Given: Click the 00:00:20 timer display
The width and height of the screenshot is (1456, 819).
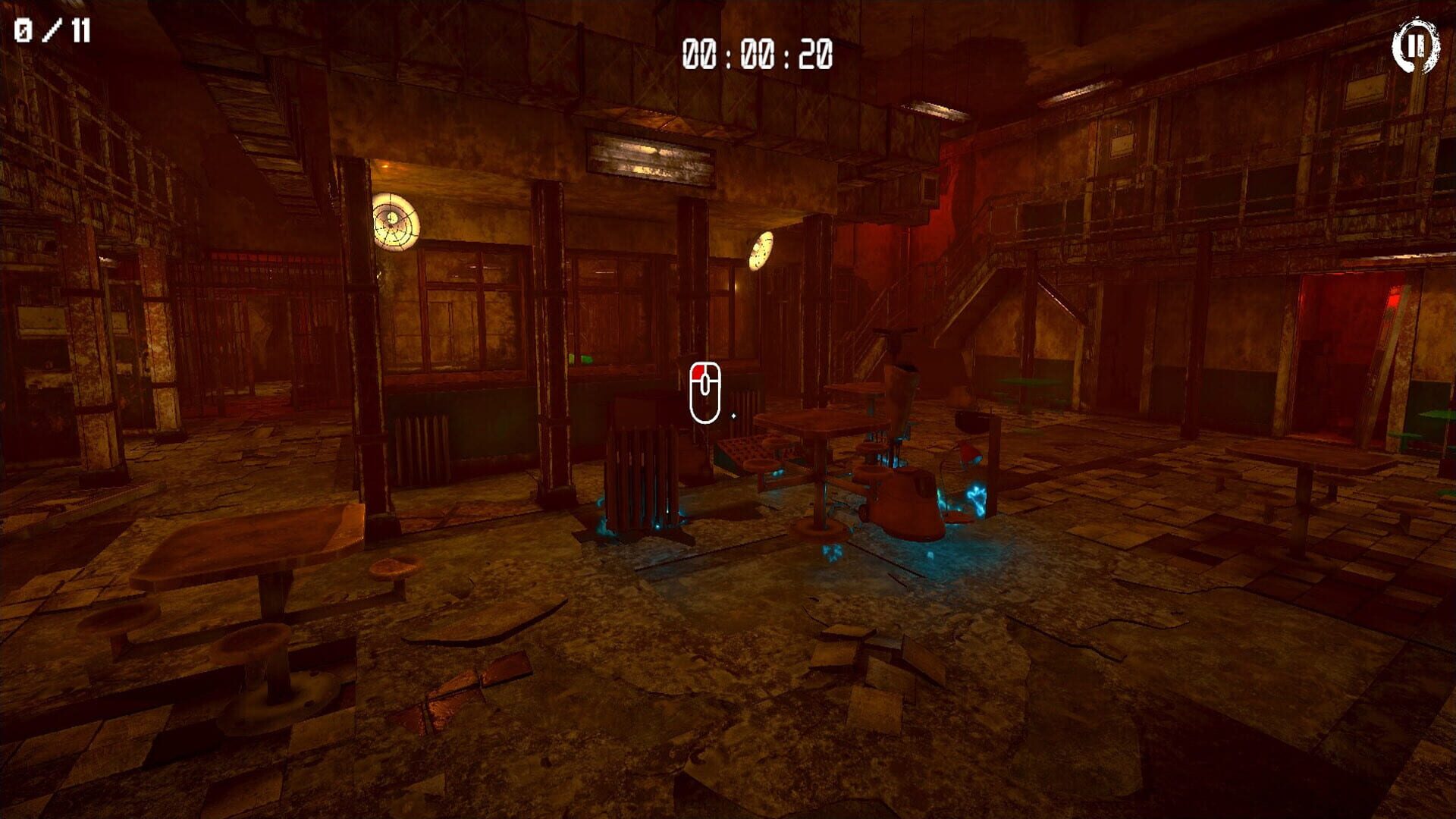Looking at the screenshot, I should 756,52.
